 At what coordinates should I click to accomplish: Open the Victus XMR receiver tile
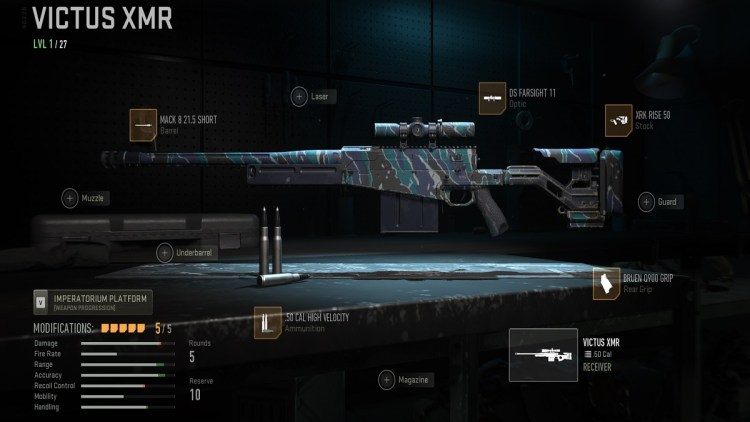(543, 355)
